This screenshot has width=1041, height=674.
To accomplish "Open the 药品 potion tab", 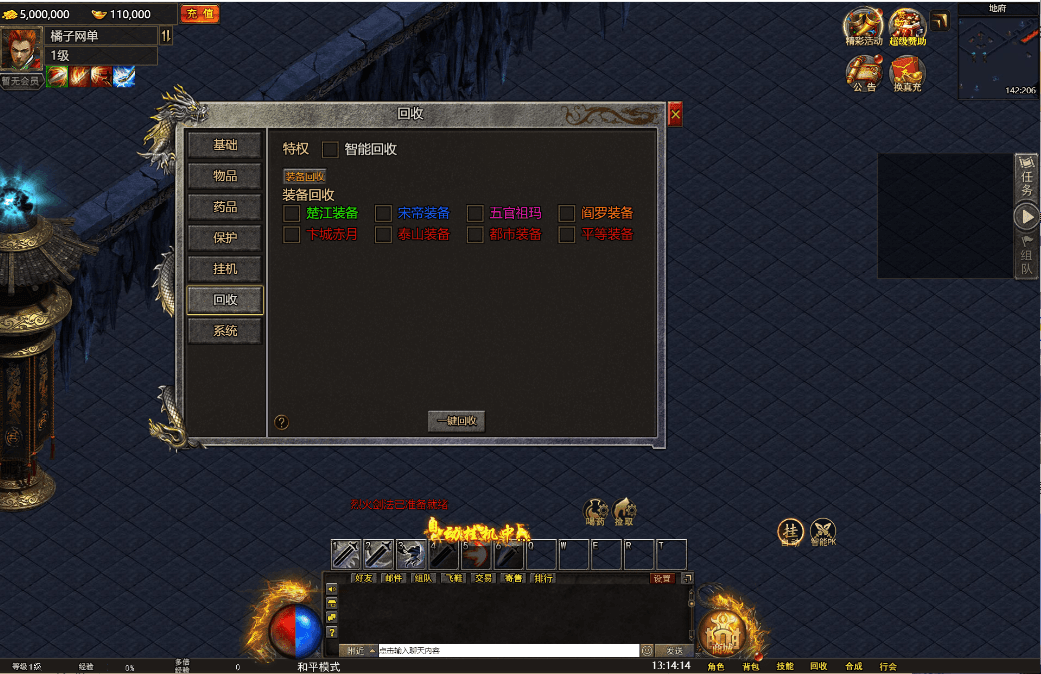I will (x=225, y=207).
